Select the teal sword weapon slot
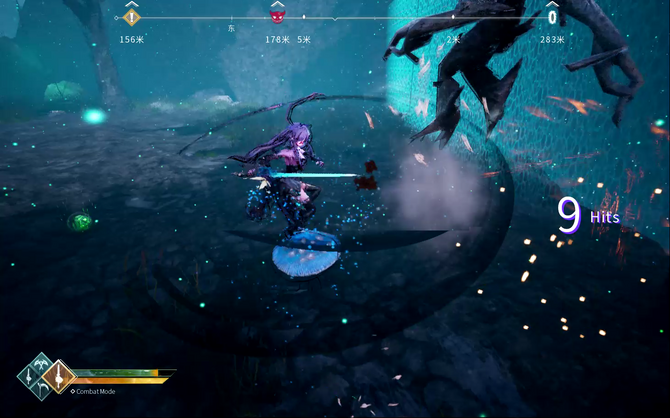Screen dimensions: 670x418 coord(29,376)
